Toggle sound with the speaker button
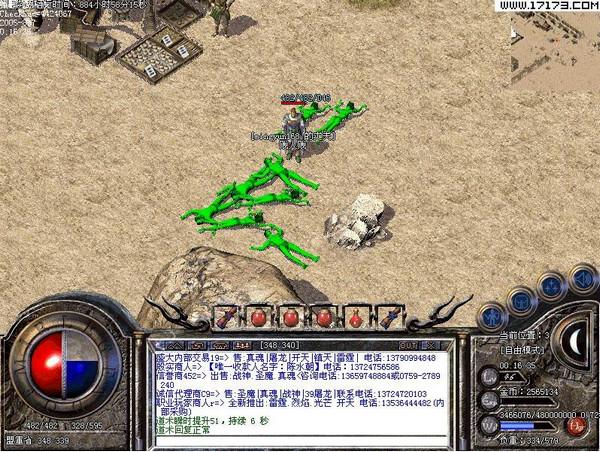Image resolution: width=600 pixels, height=452 pixels. 583,278
